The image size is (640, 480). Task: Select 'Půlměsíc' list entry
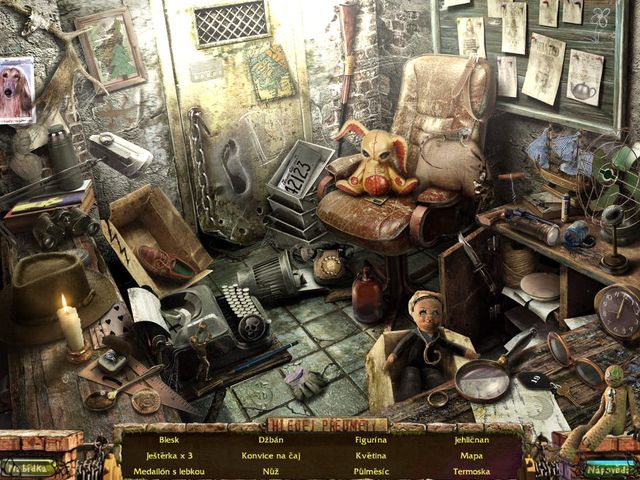pos(371,471)
